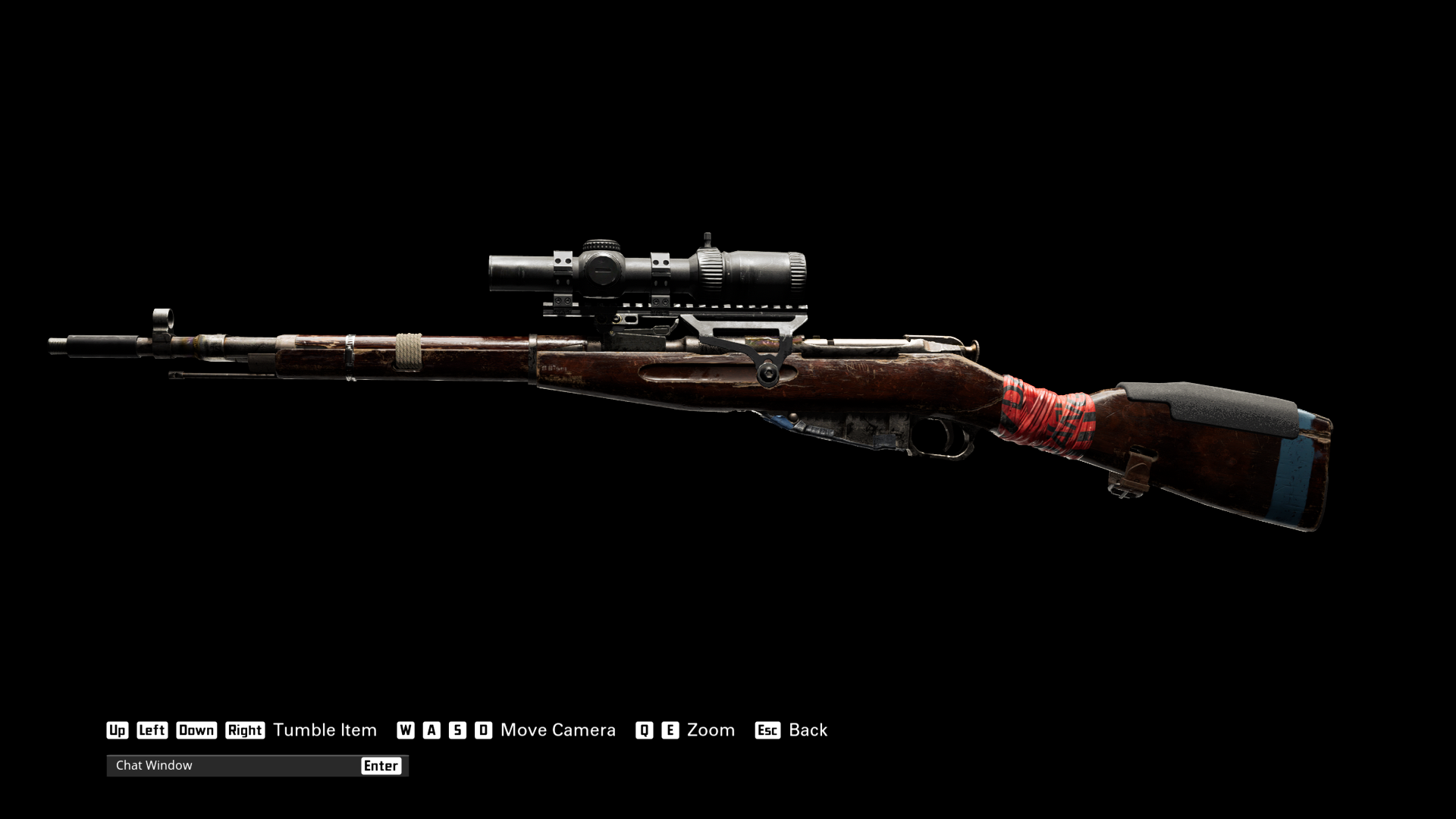Click the Q zoom key badge
This screenshot has width=1456, height=819.
point(644,730)
